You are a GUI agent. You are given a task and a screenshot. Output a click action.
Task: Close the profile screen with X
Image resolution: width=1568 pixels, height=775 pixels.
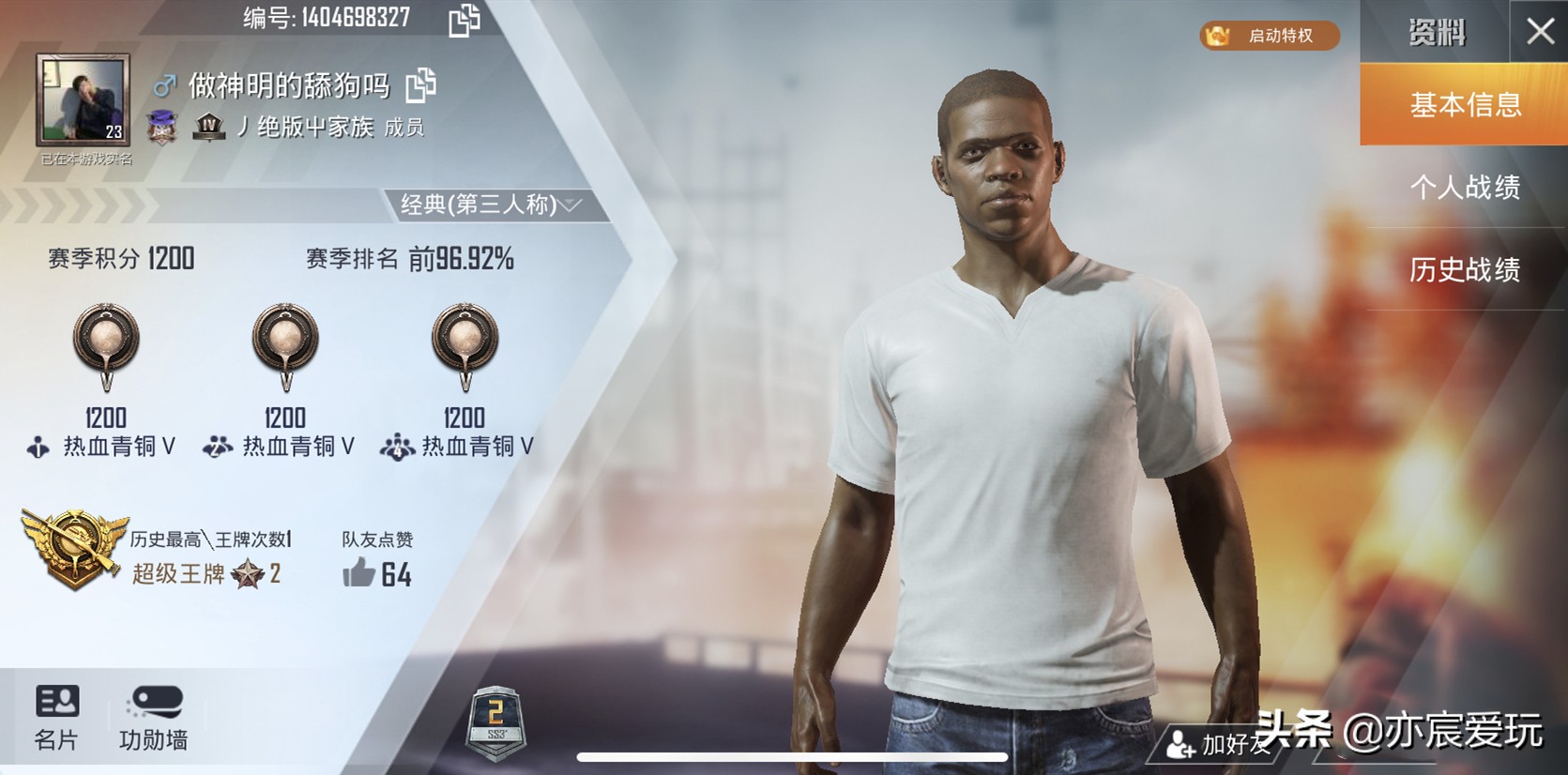tap(1539, 32)
